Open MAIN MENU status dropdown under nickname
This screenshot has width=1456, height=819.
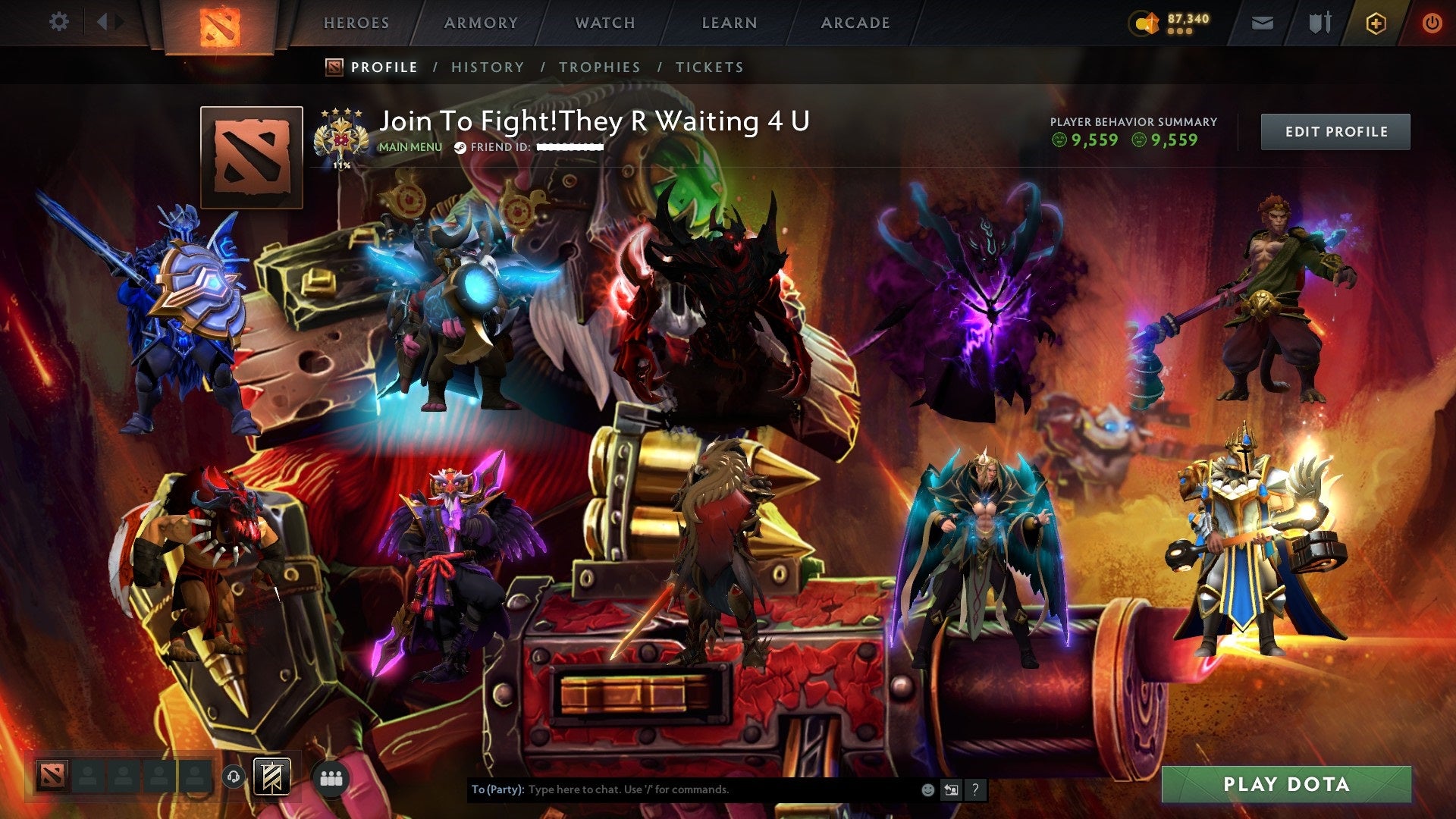pos(409,148)
